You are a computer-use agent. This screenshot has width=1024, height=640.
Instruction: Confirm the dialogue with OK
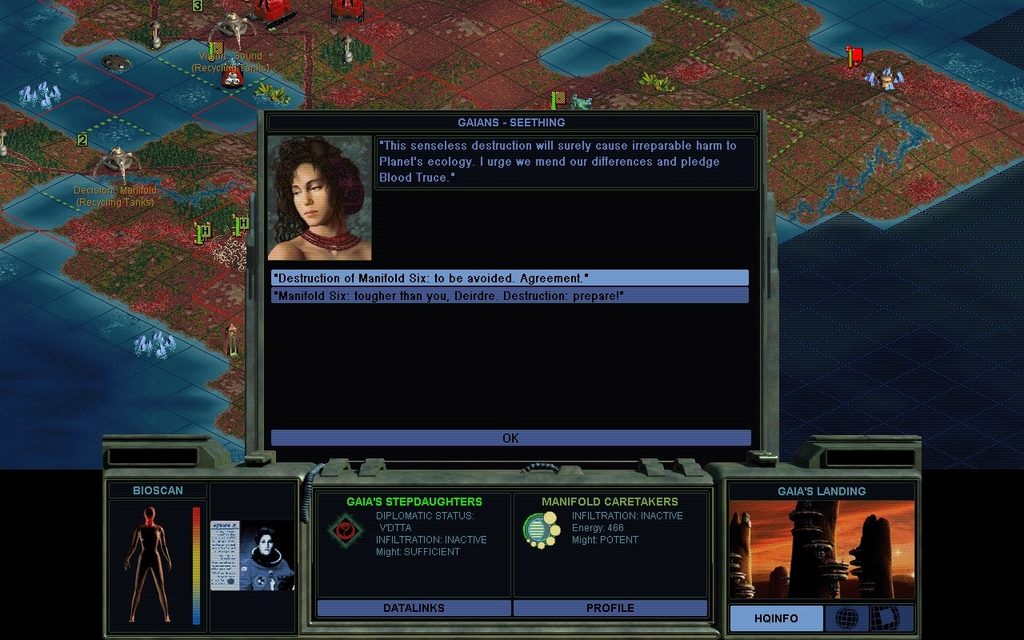pos(510,438)
